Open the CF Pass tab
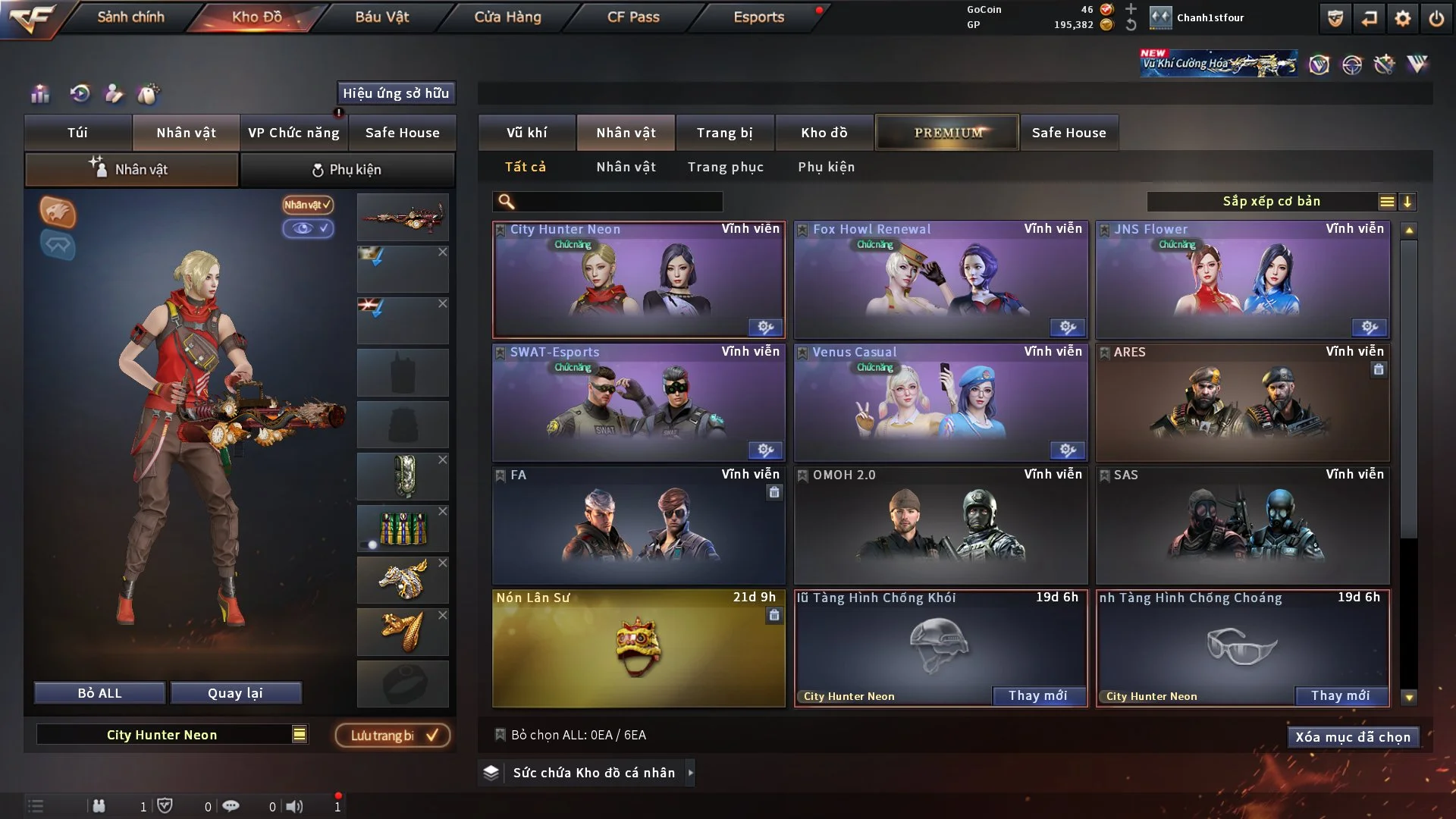This screenshot has width=1456, height=819. pyautogui.click(x=633, y=17)
